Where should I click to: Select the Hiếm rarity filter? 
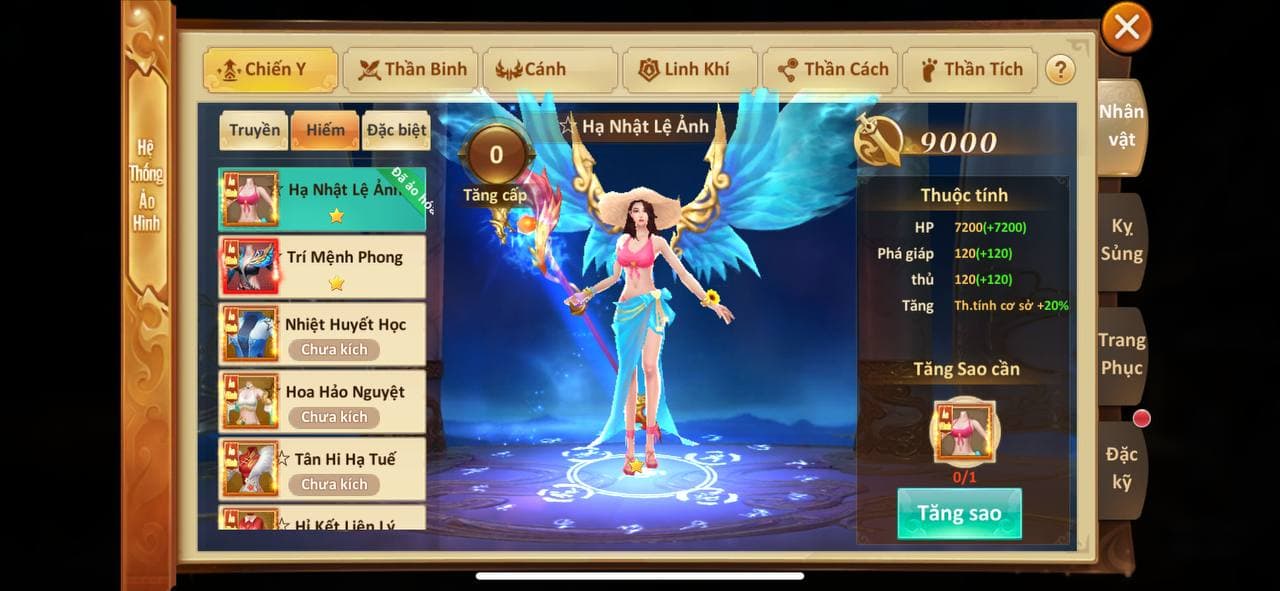coord(325,130)
